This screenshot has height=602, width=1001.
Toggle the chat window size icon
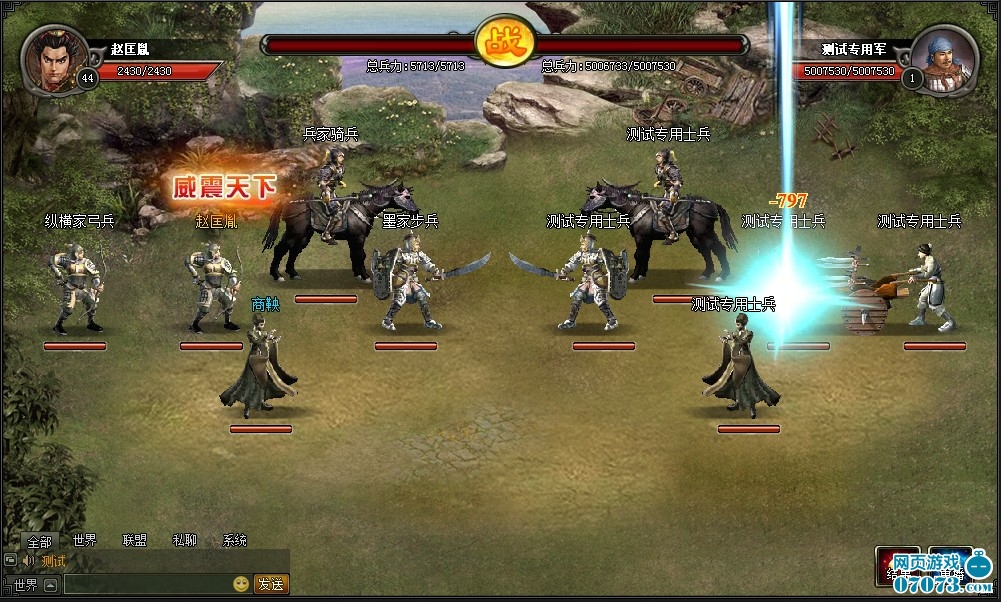pos(11,561)
